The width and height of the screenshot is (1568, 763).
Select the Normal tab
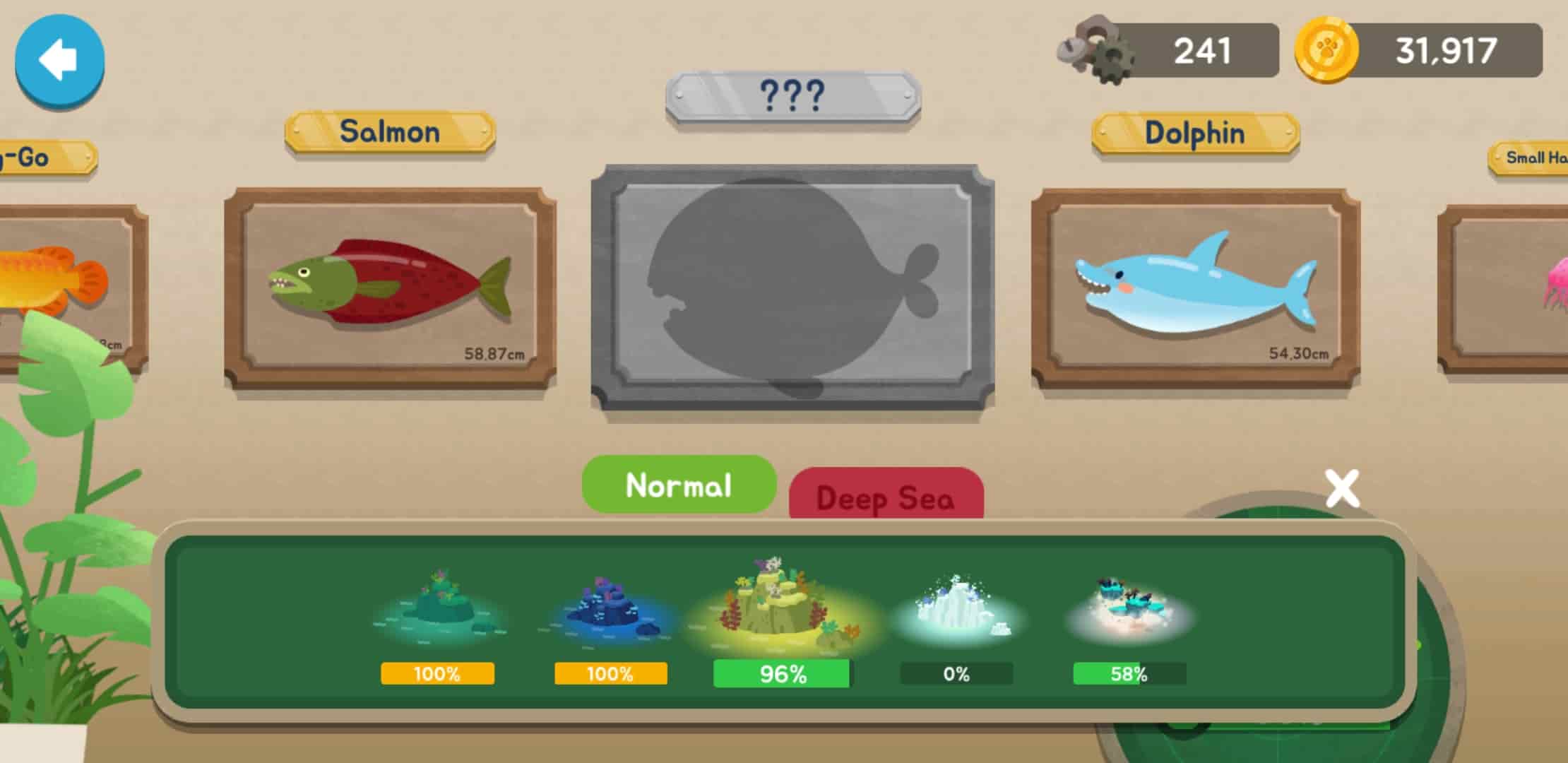pyautogui.click(x=678, y=484)
